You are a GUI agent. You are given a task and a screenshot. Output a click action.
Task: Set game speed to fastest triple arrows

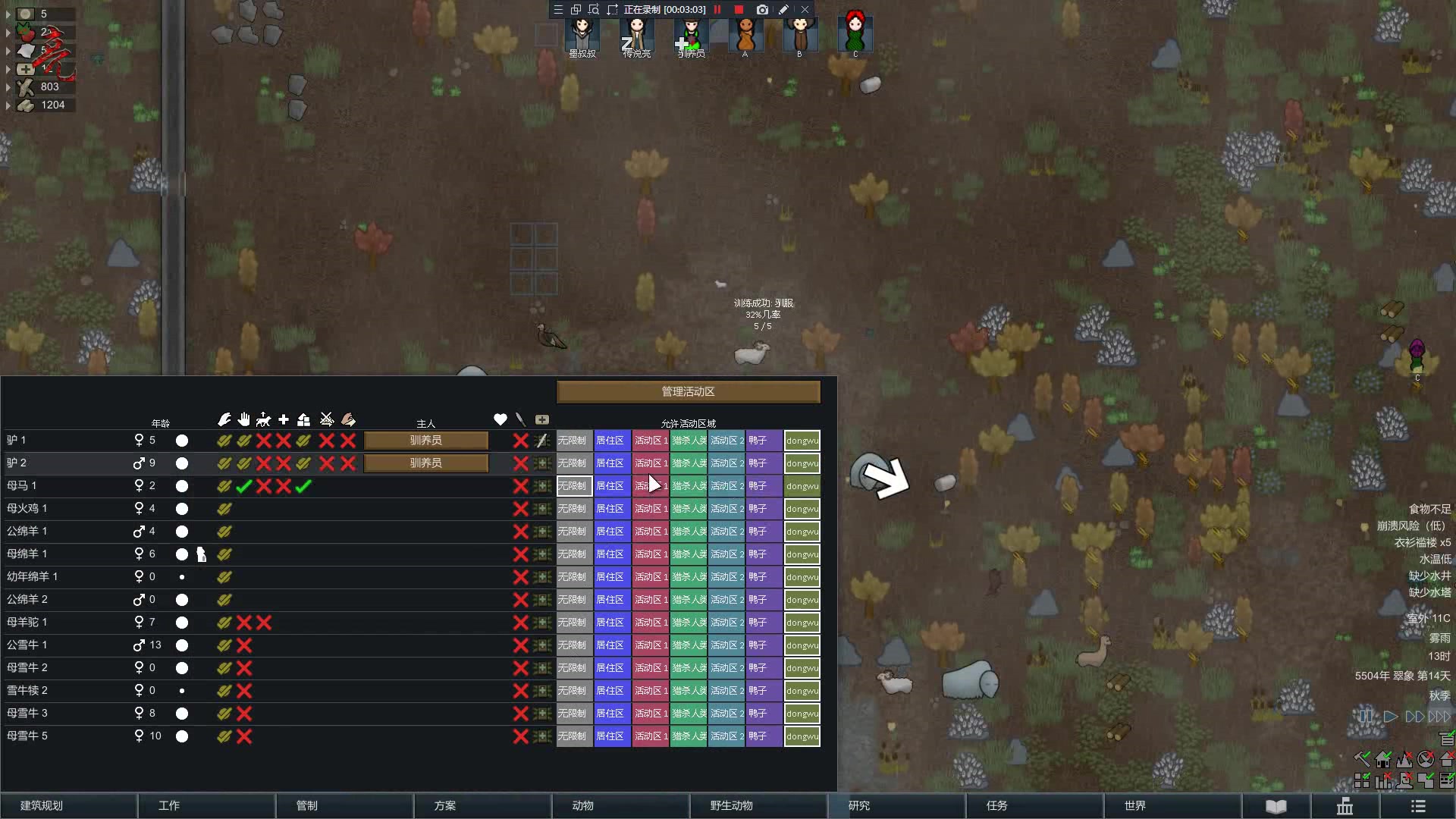pyautogui.click(x=1439, y=717)
